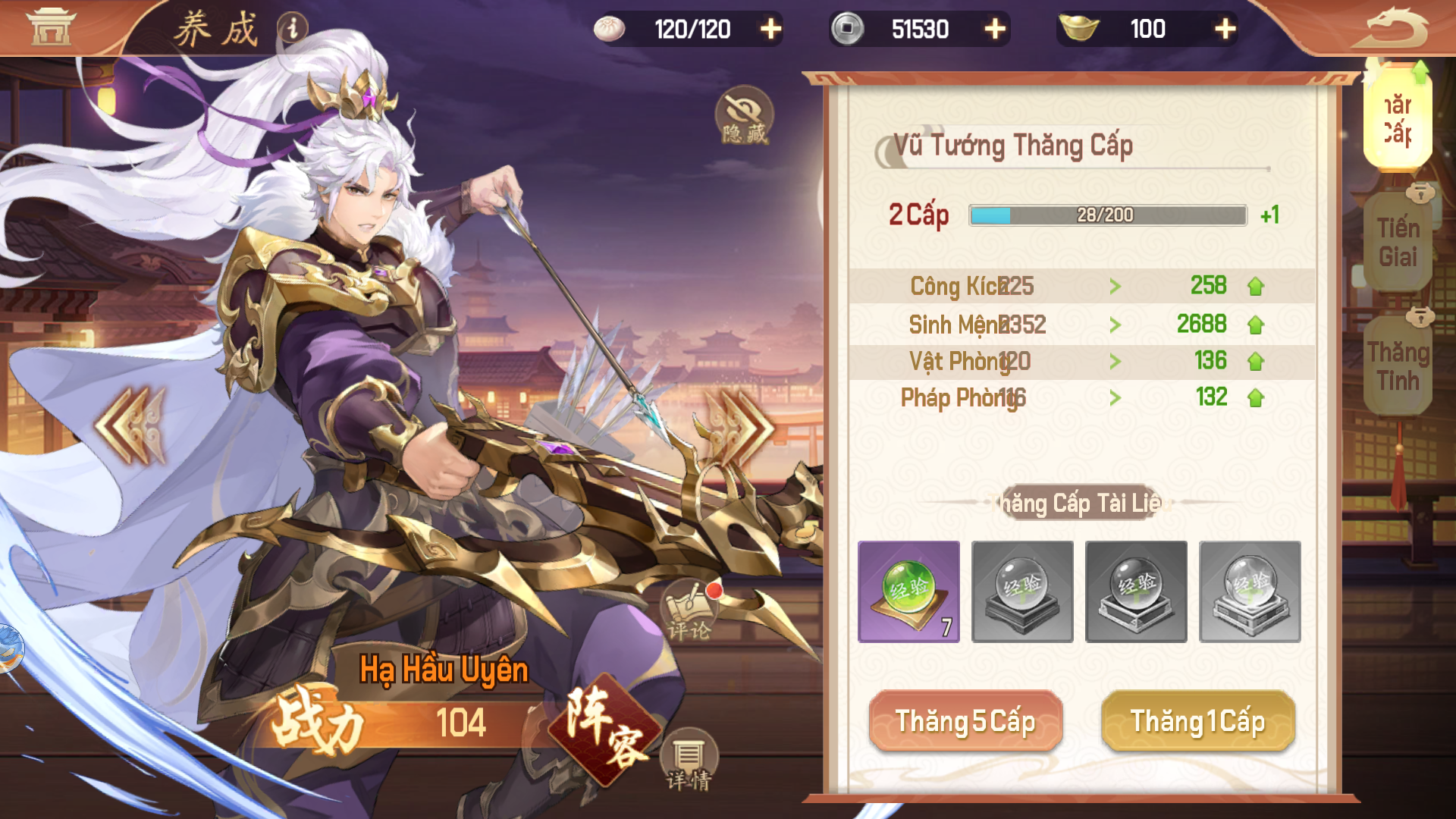Upgrade hero with Thăng 1 Cấp
The image size is (1456, 819).
pyautogui.click(x=1197, y=721)
